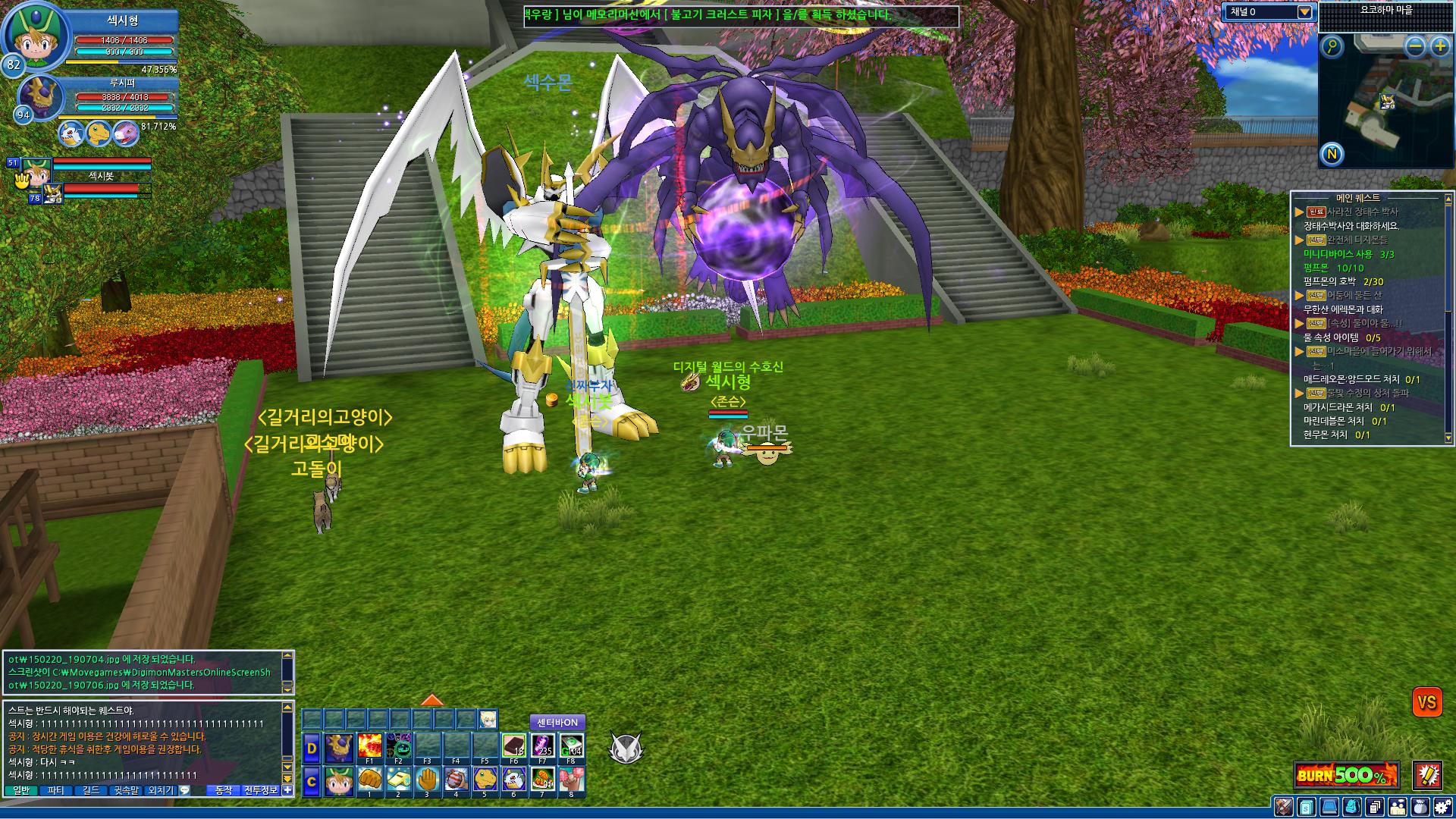The image size is (1456, 819).
Task: Click the minimap zoom-out minus button
Action: pyautogui.click(x=1415, y=47)
